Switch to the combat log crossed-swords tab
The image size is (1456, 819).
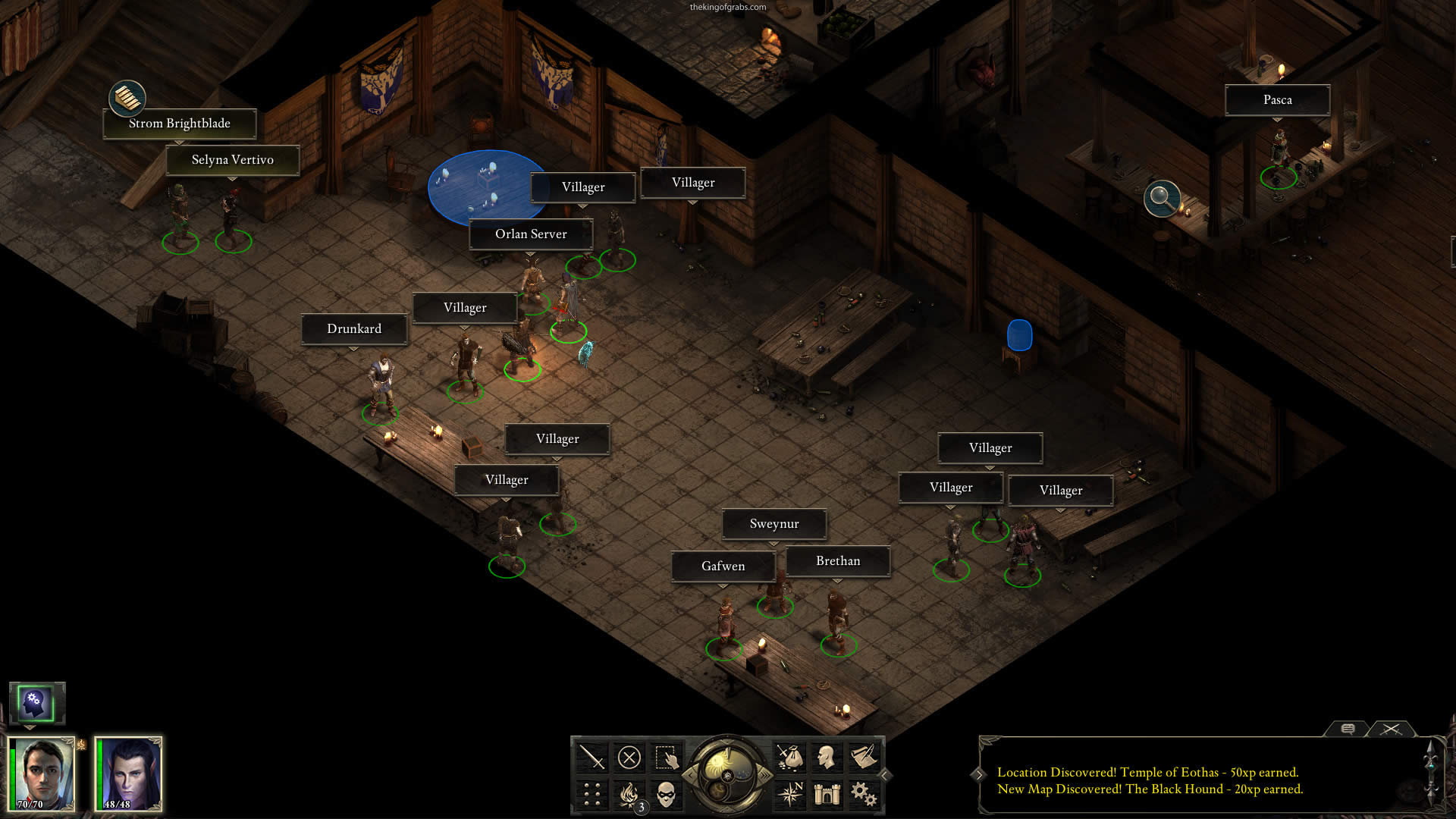pyautogui.click(x=1391, y=729)
